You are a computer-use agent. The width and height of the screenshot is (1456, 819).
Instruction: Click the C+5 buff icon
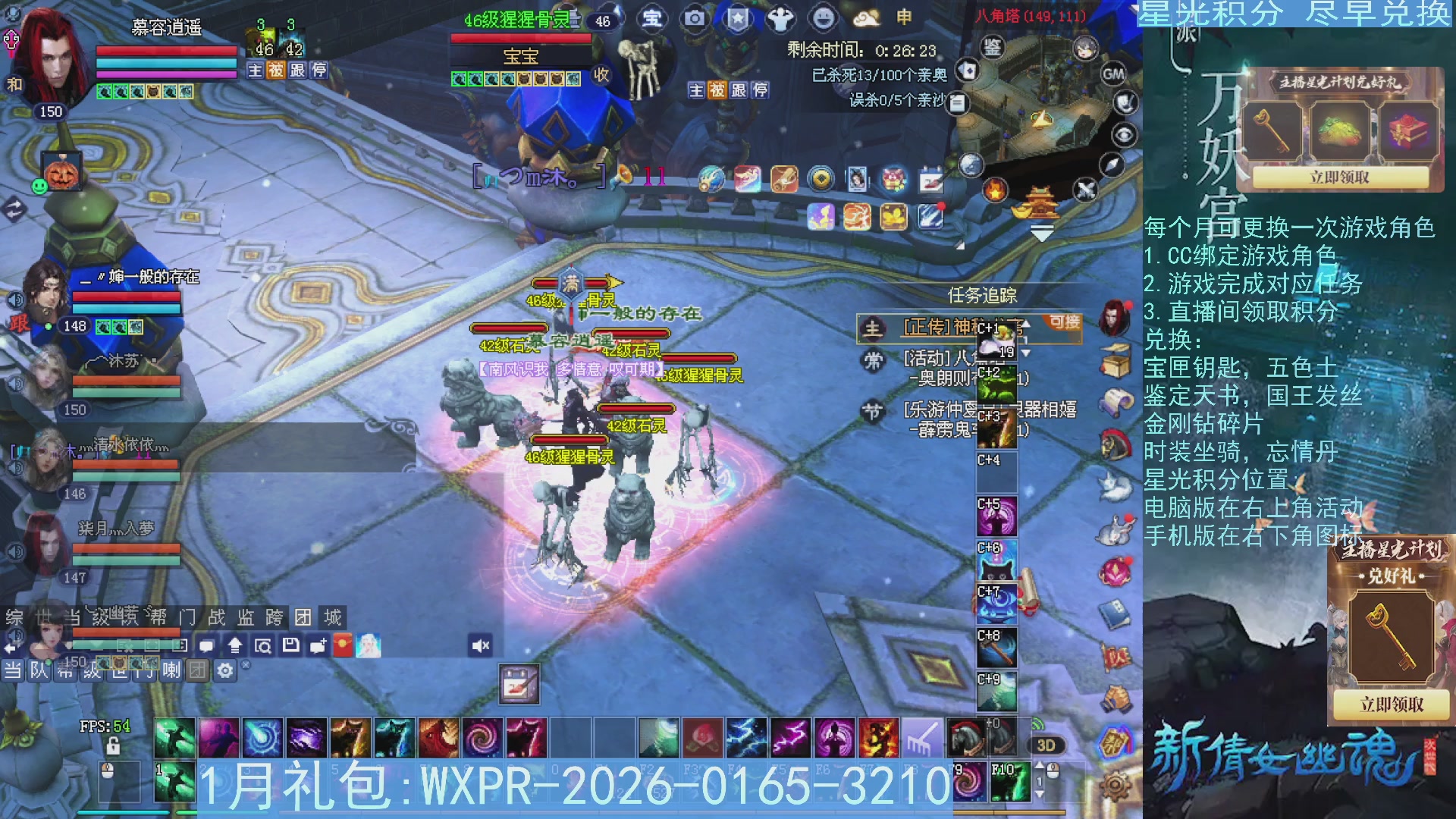tap(996, 517)
